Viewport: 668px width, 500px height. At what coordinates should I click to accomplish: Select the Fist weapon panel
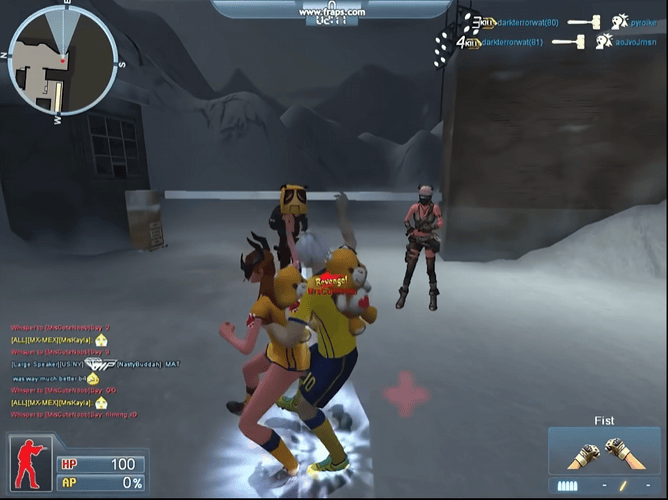(603, 453)
